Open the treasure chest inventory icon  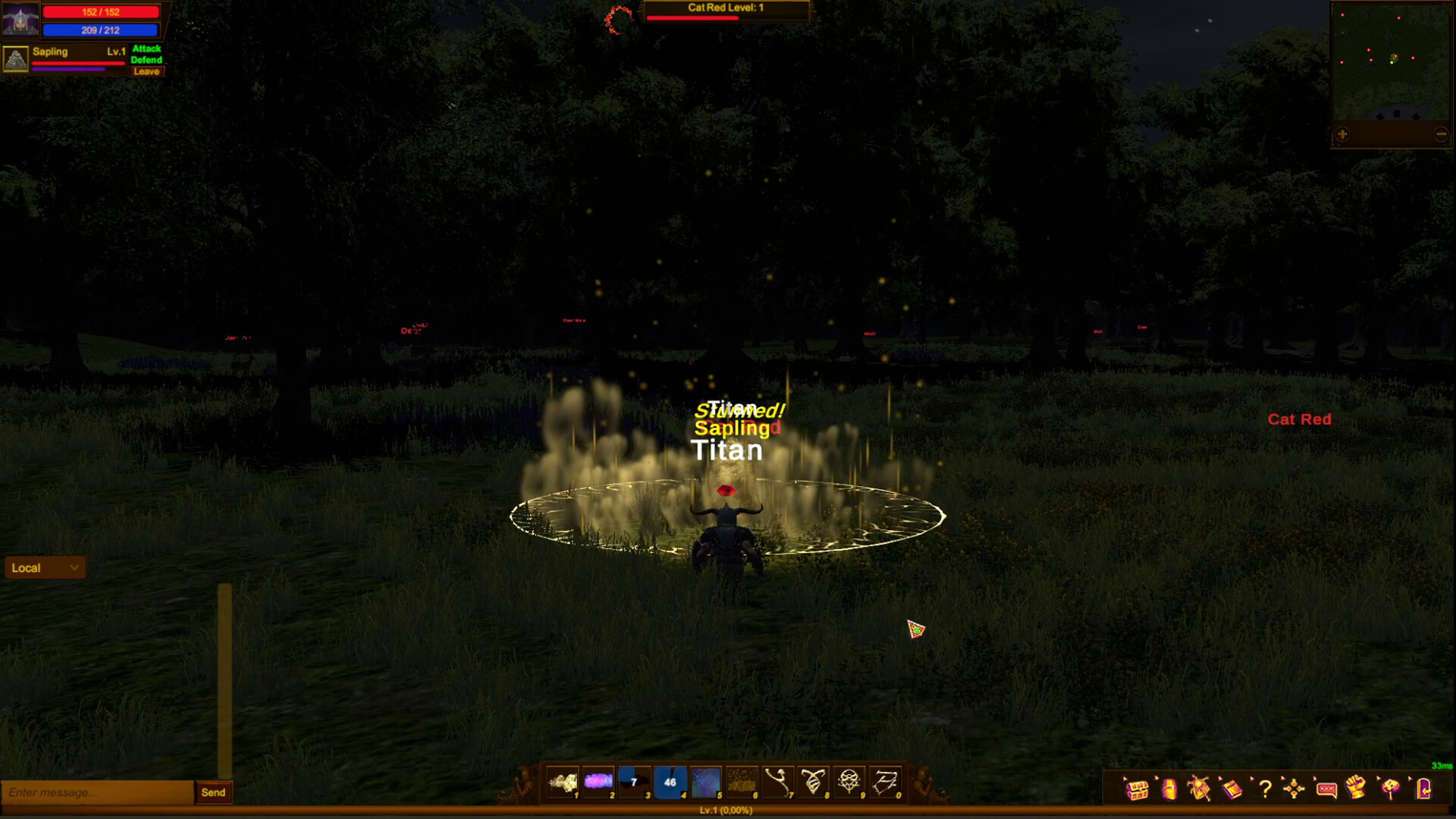point(1137,789)
